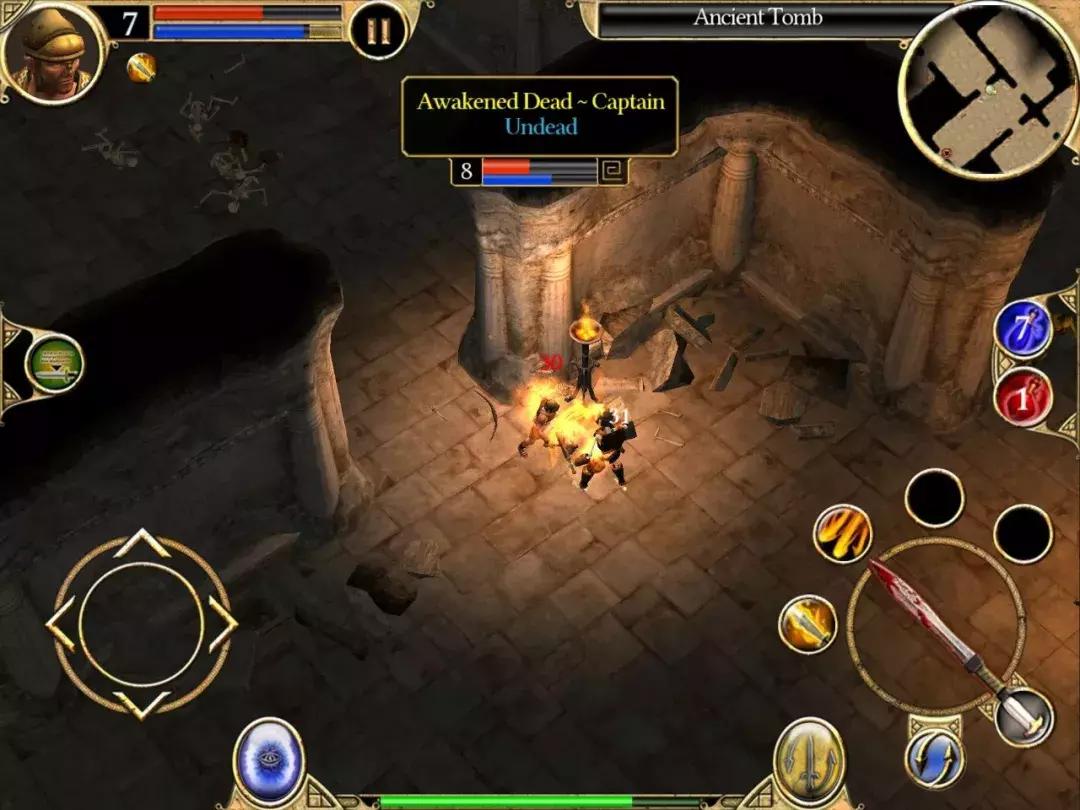This screenshot has height=810, width=1080.
Task: Tap the joystick's right arrow
Action: click(x=222, y=624)
